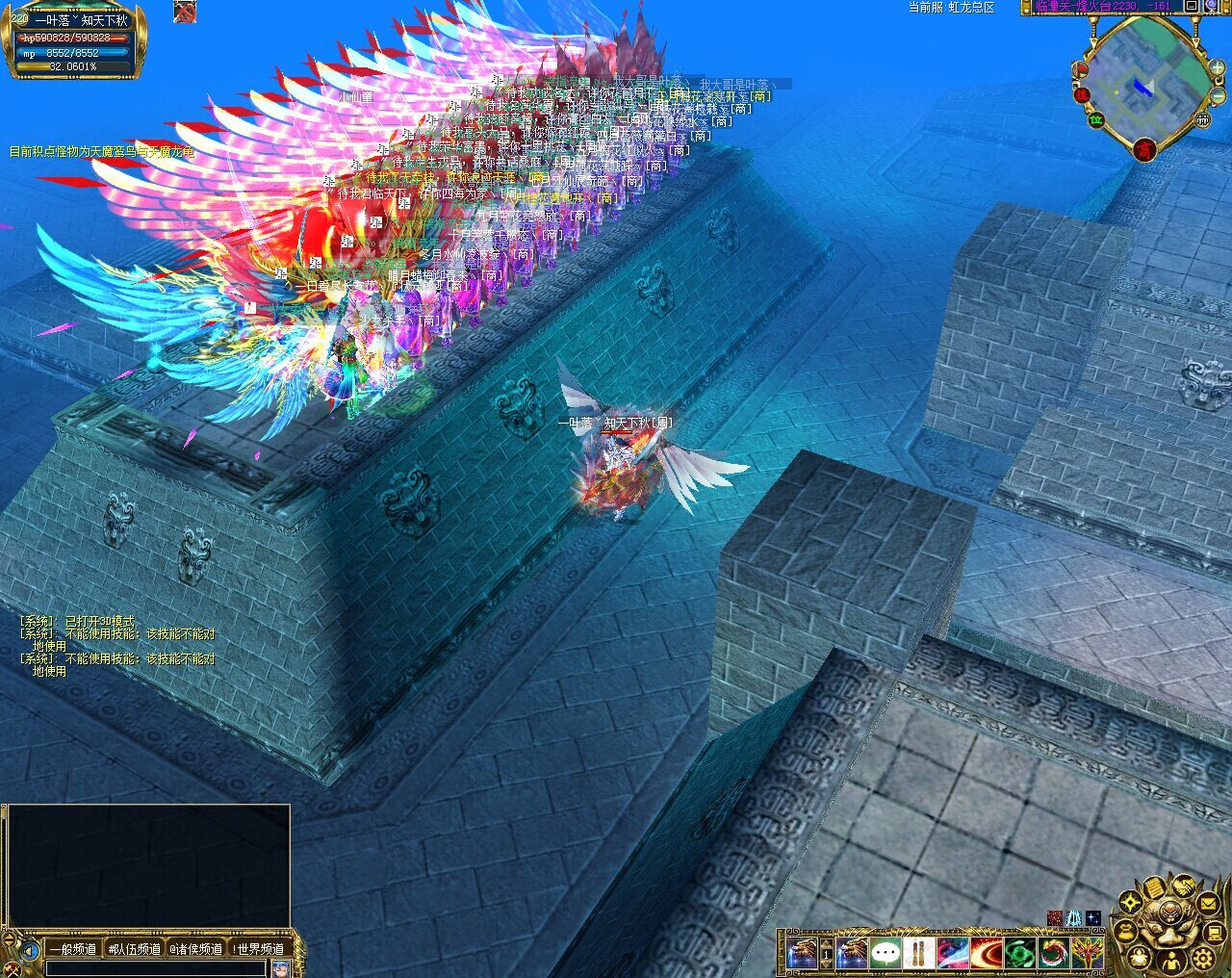Open the handshake button on lion menu
The width and height of the screenshot is (1232, 978).
coord(1183,887)
